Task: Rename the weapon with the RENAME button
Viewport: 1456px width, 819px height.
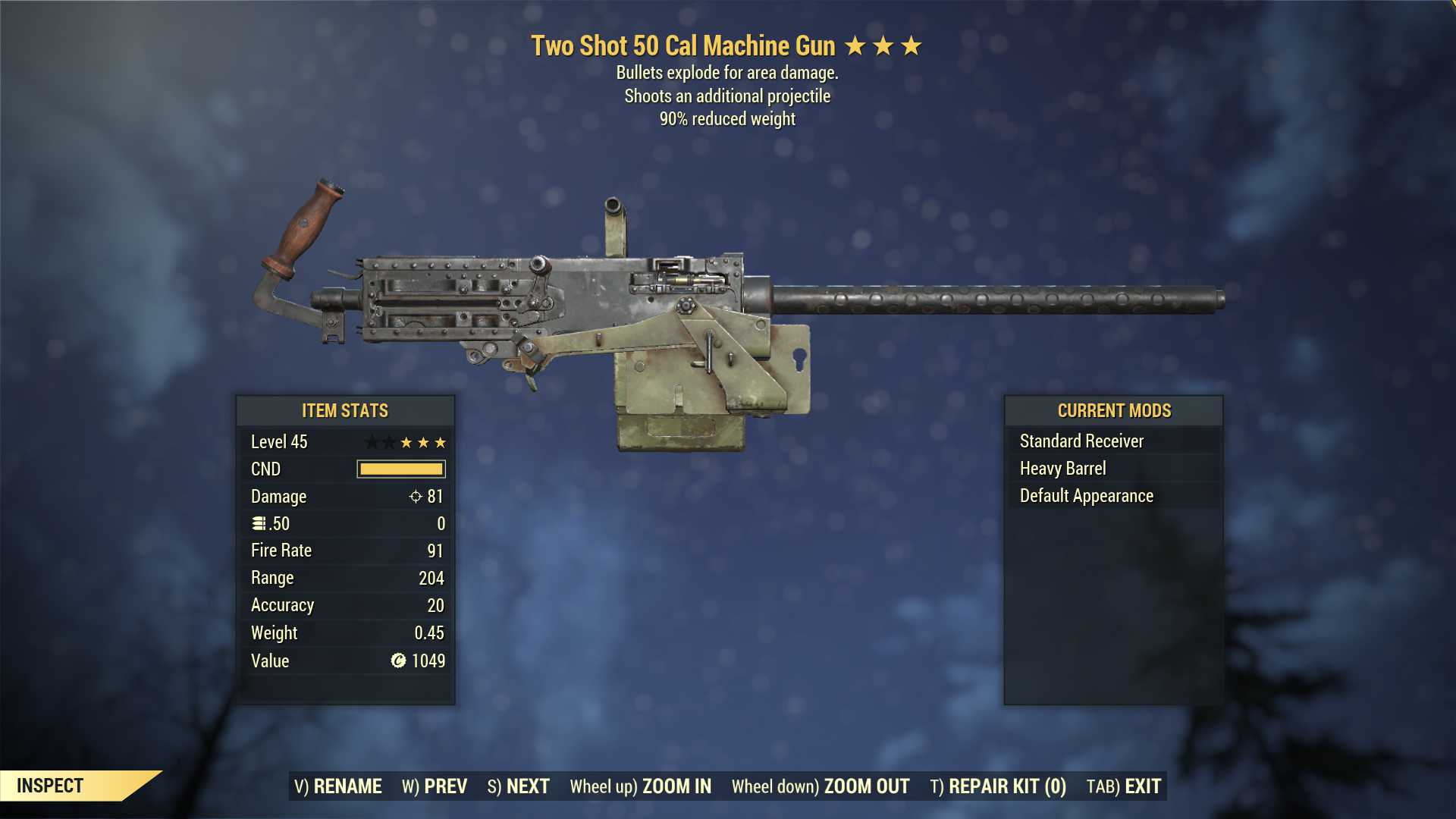Action: point(338,786)
